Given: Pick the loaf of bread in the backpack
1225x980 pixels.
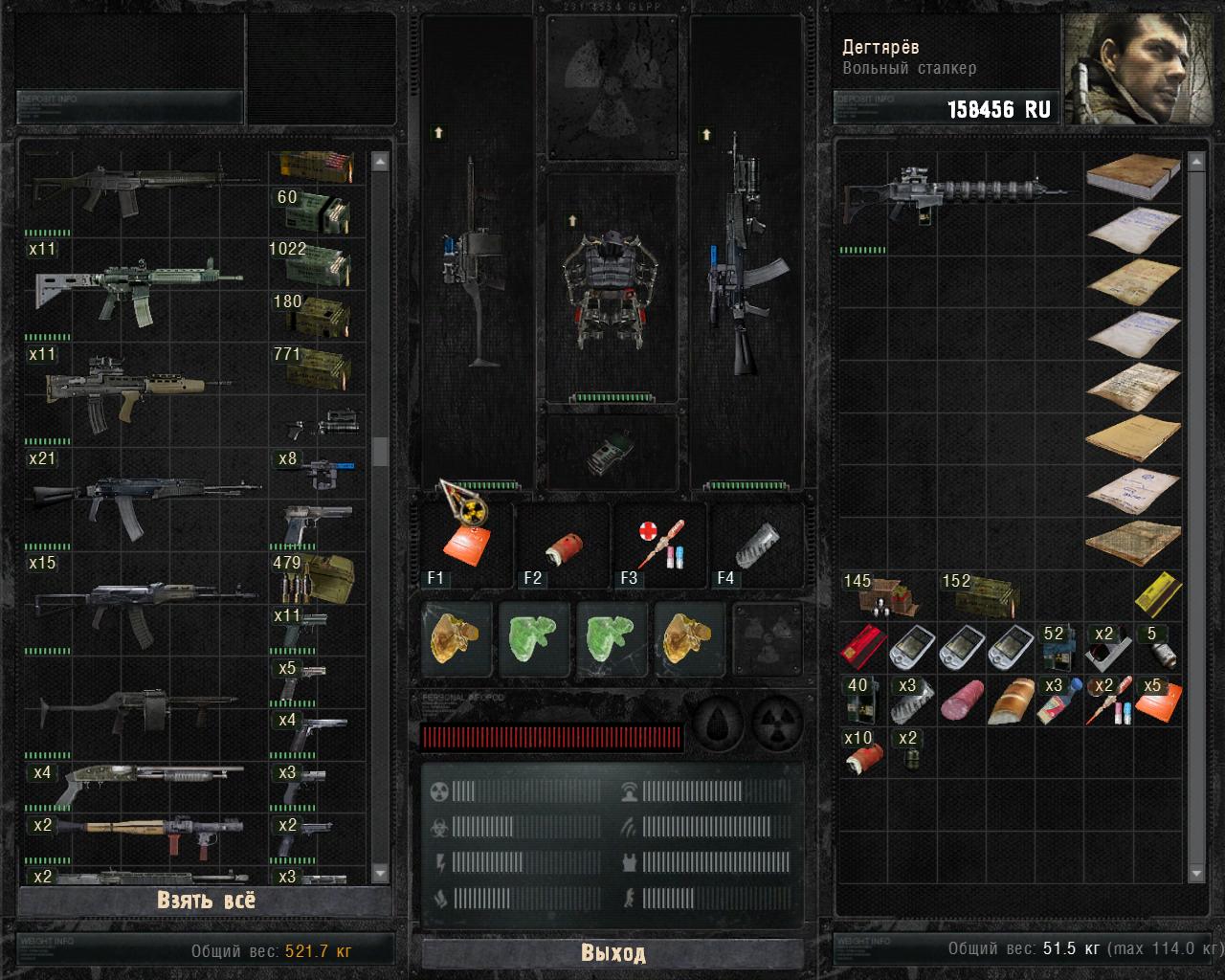Looking at the screenshot, I should pos(1013,702).
